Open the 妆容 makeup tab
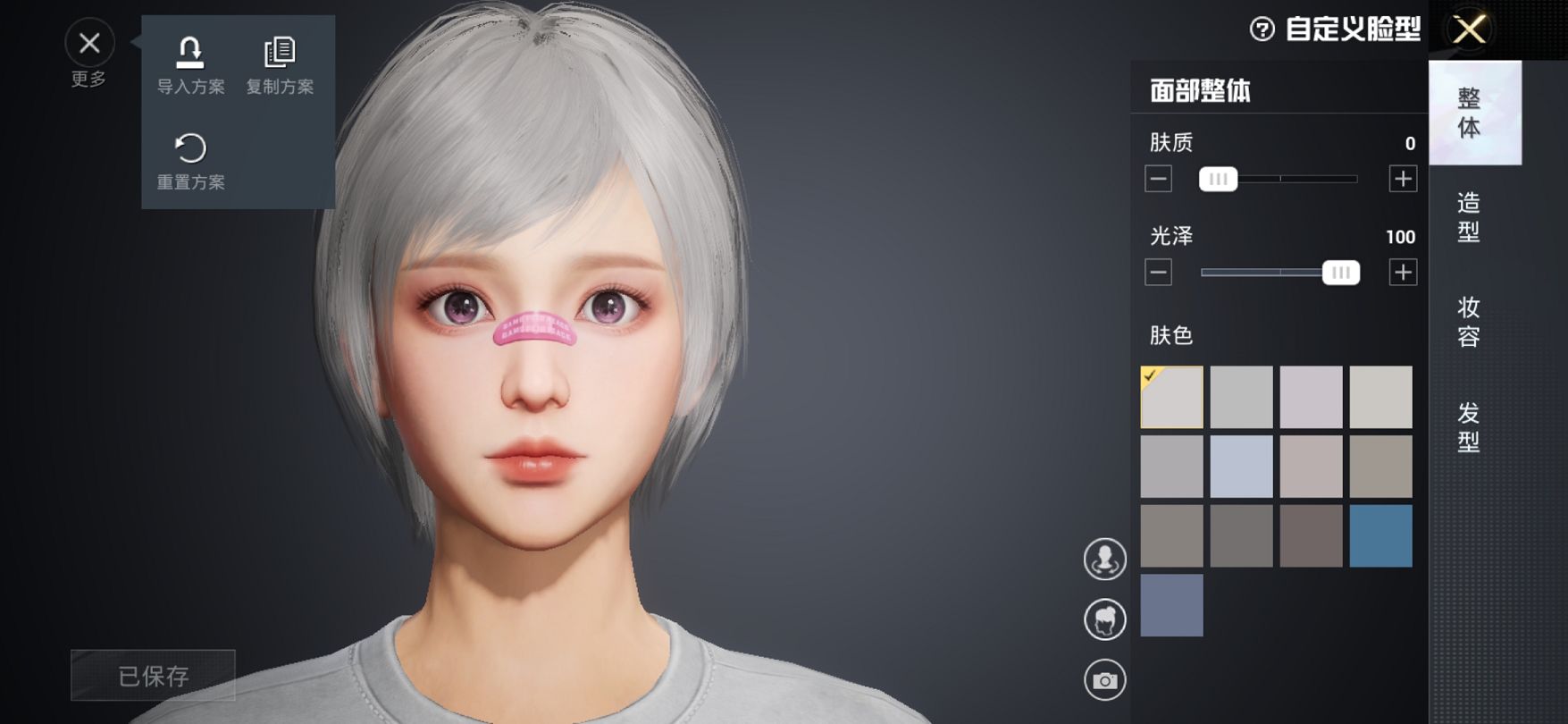 [x=1469, y=322]
